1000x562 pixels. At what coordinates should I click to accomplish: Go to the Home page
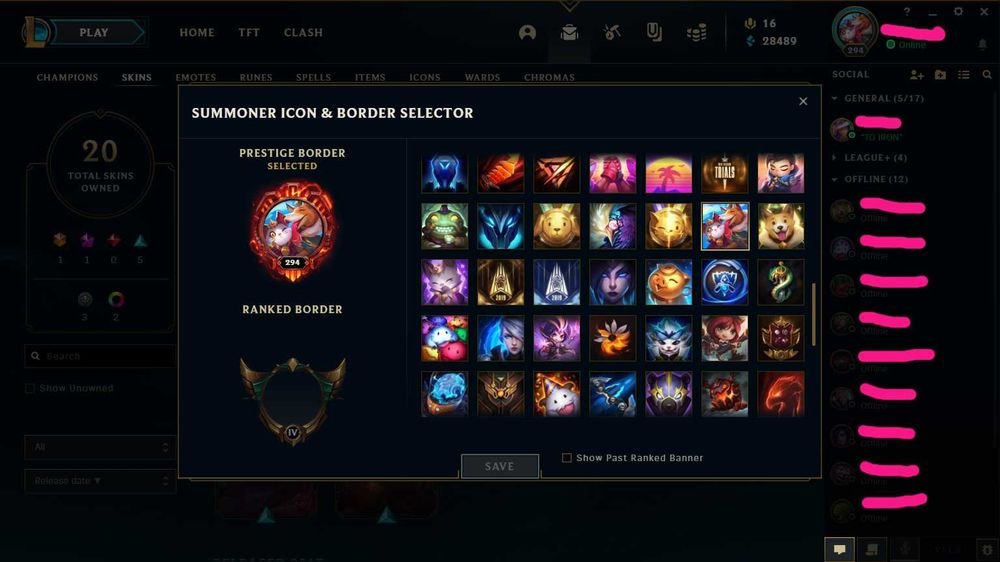point(197,33)
